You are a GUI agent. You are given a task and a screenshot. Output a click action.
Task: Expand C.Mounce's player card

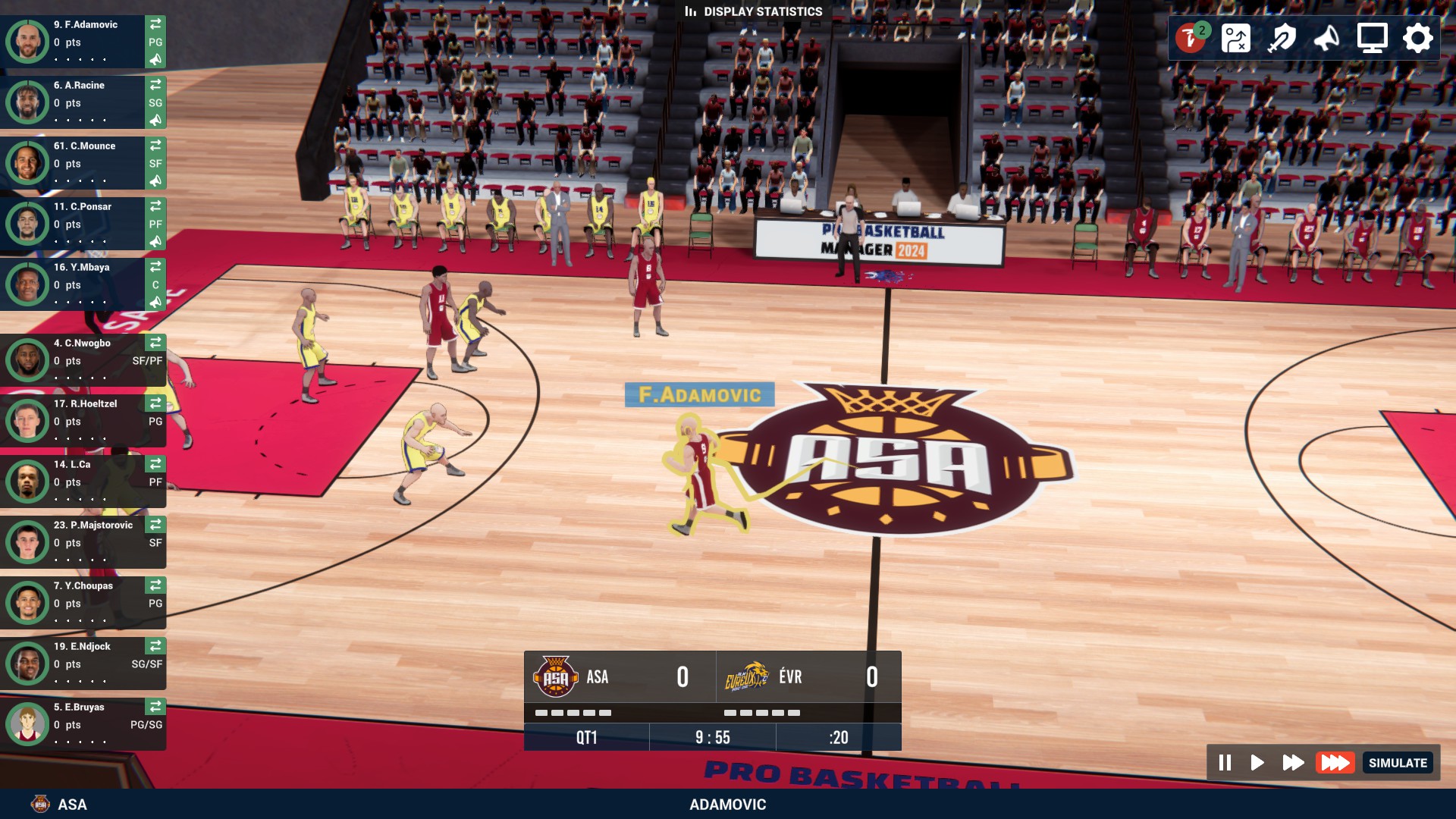tap(83, 163)
